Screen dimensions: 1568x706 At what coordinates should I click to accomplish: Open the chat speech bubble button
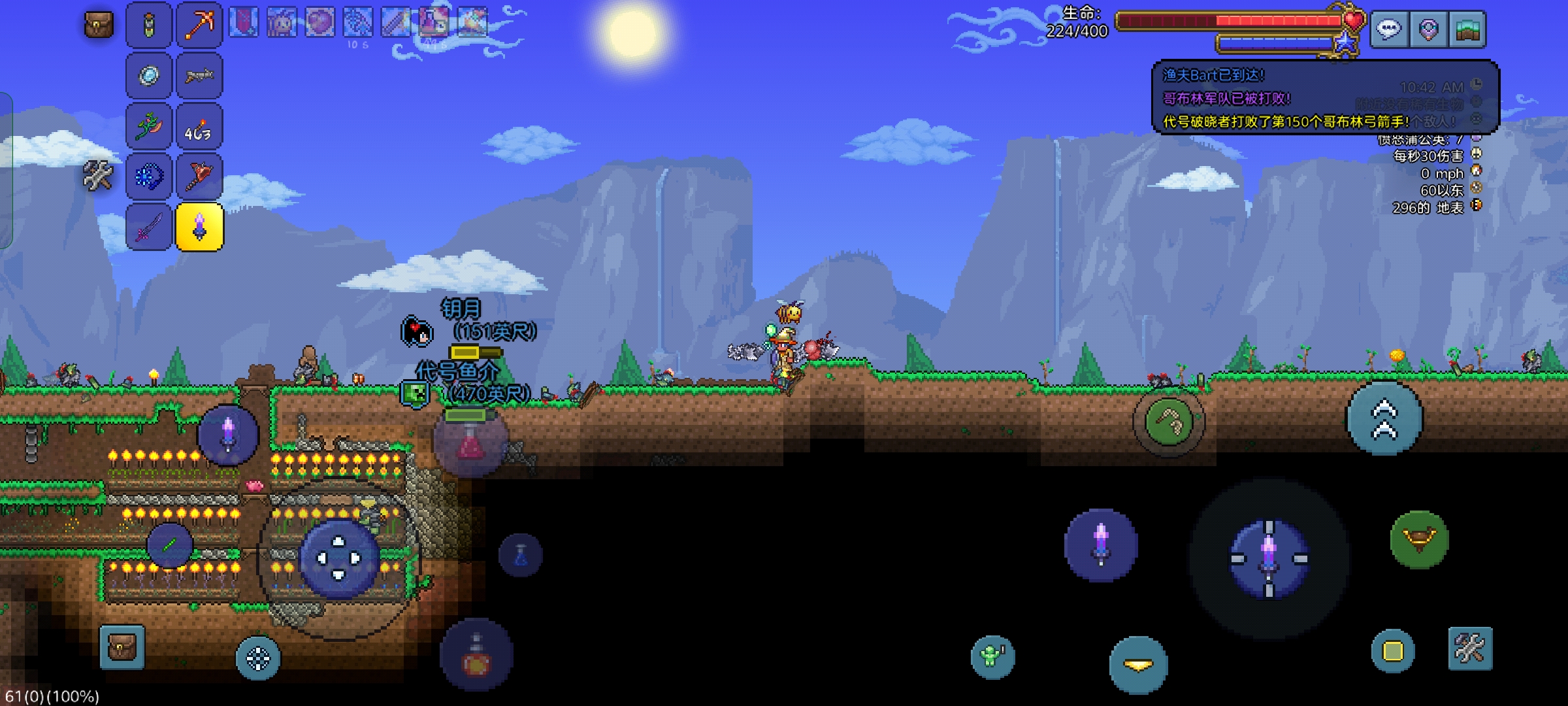point(1389,29)
